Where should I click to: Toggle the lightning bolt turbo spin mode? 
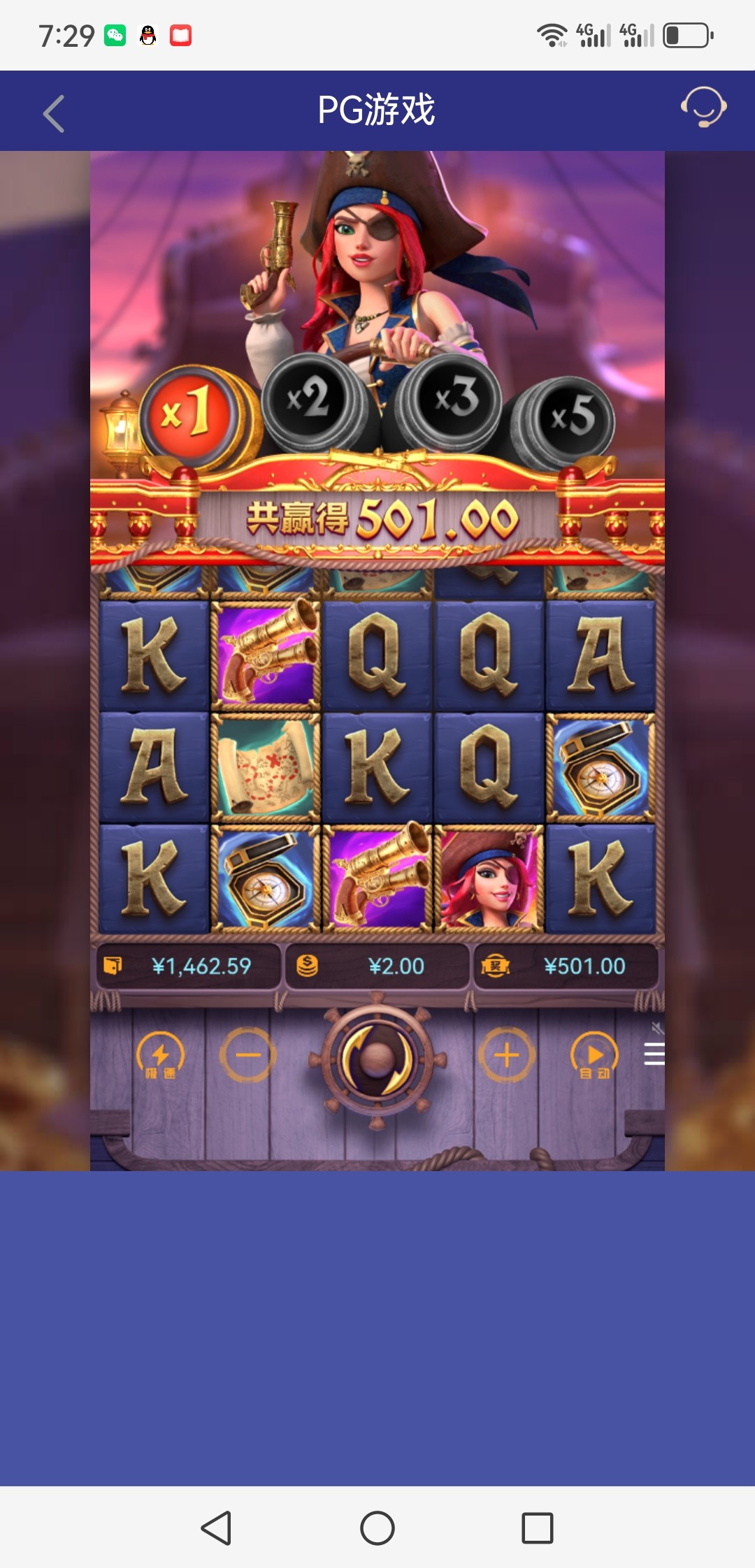click(160, 1055)
